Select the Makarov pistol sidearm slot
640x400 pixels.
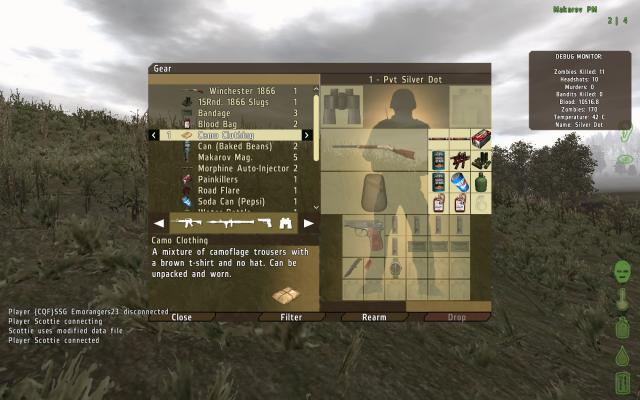pos(362,230)
